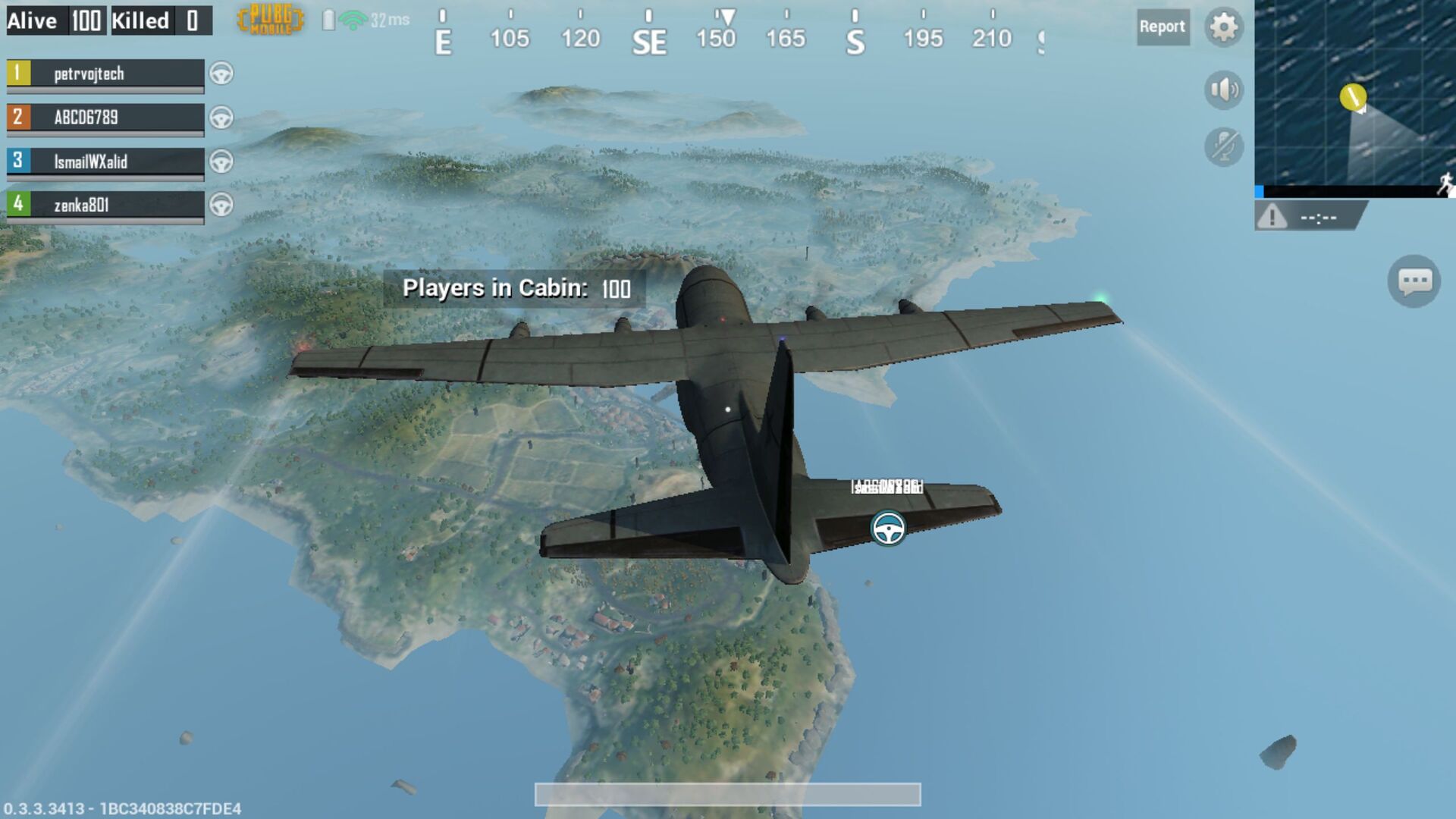
Task: Open the settings gear icon
Action: tap(1223, 27)
